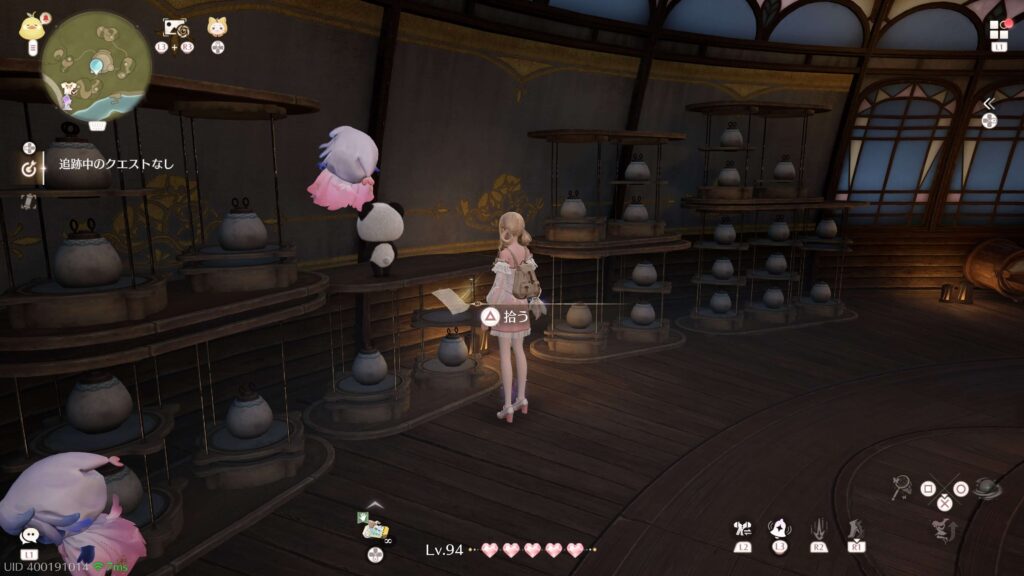
Task: Expand the item slot with the up arrow
Action: [374, 504]
